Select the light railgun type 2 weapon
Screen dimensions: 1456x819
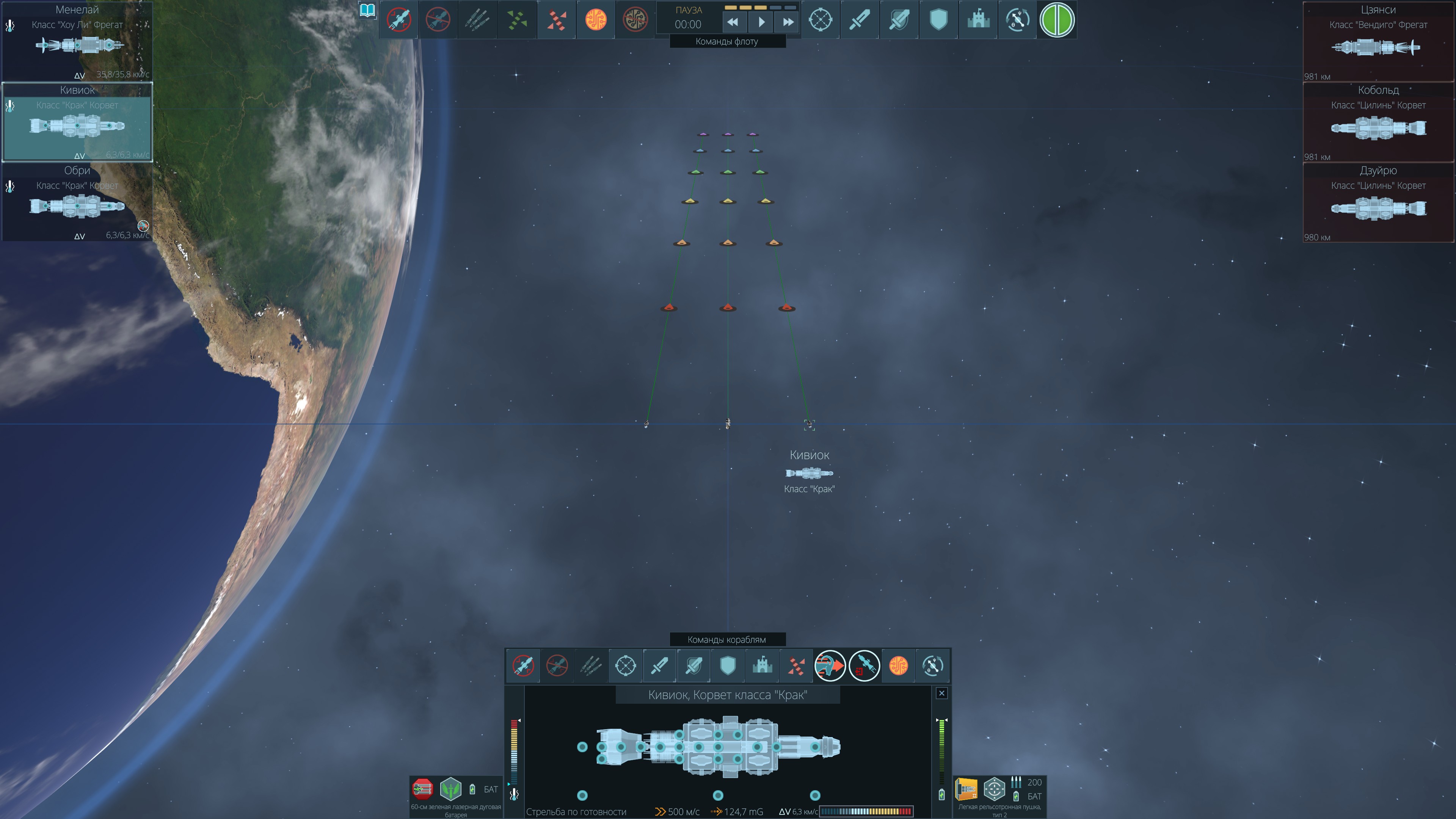pos(966,789)
